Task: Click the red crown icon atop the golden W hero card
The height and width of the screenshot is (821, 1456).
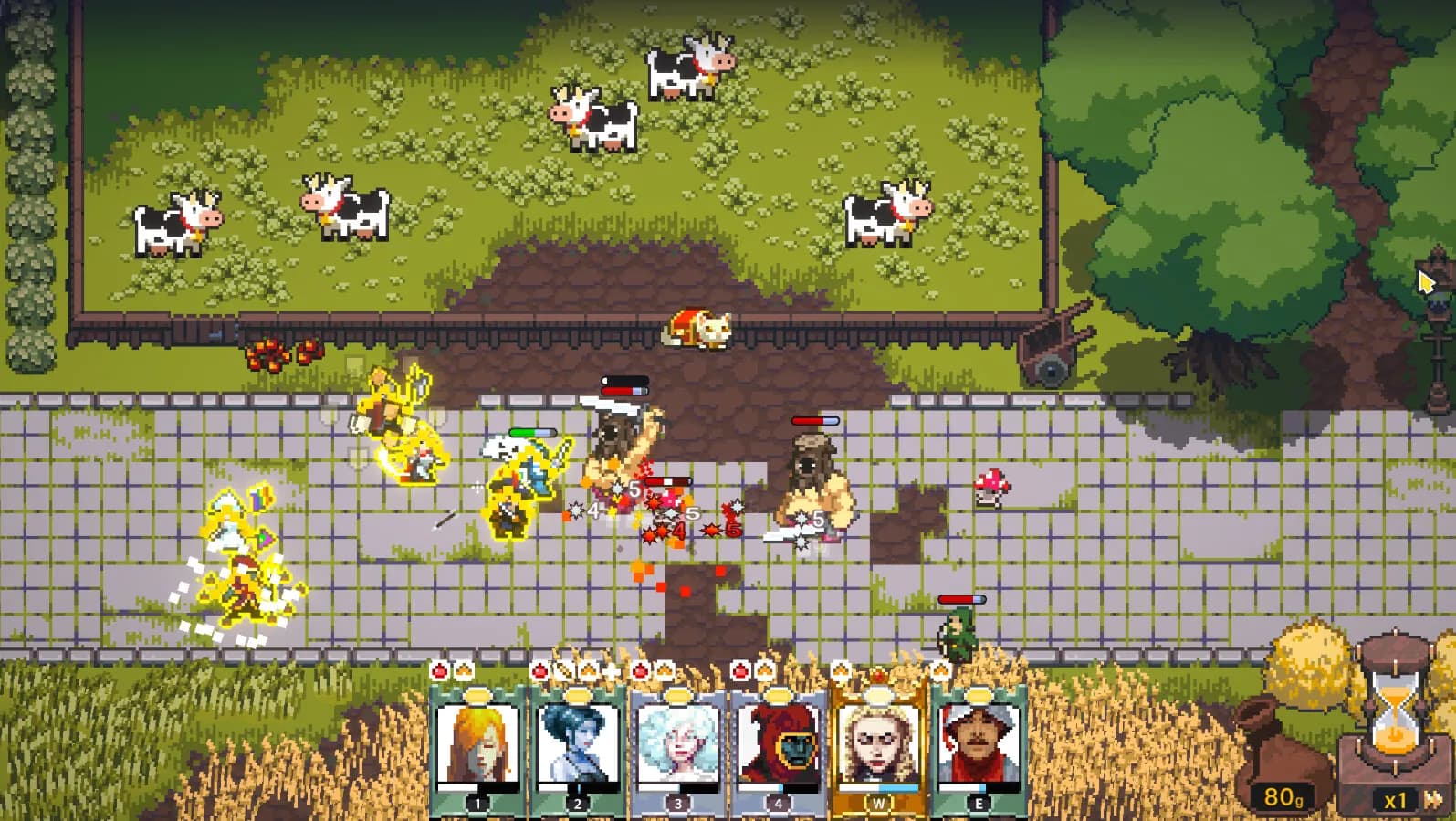Action: pyautogui.click(x=879, y=676)
